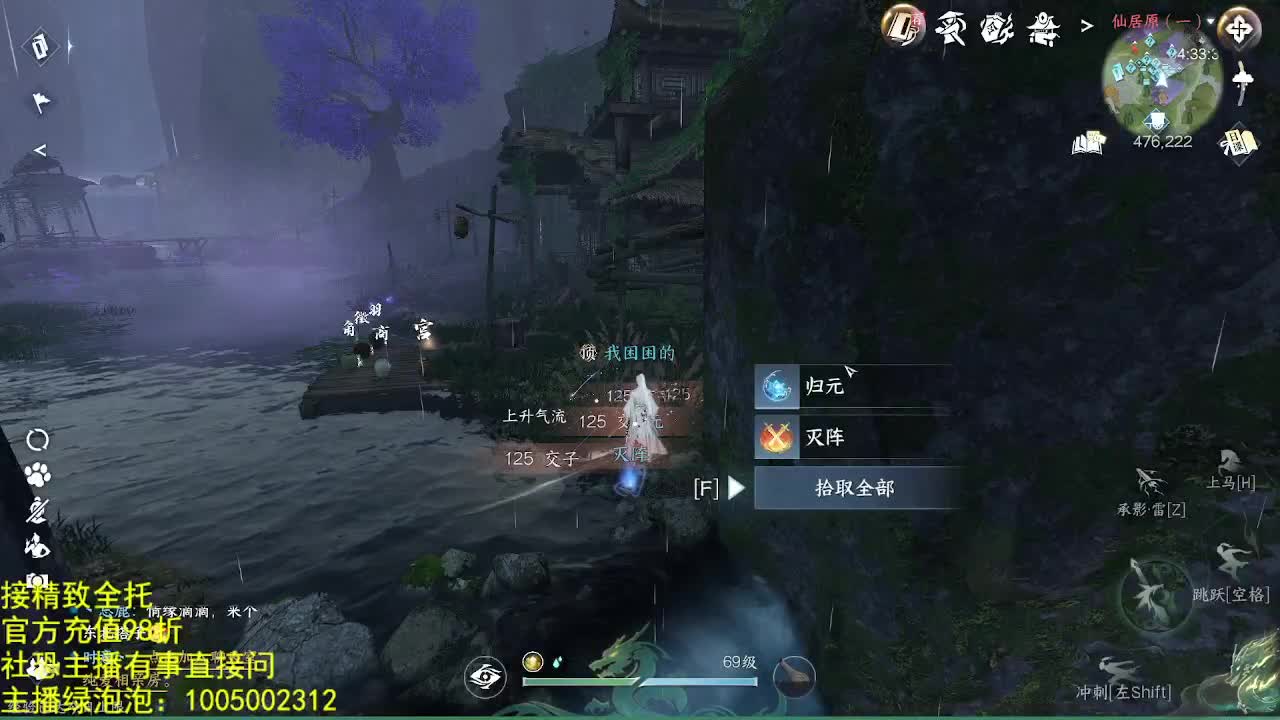Expand the > chevron before the region name
The image size is (1280, 720).
1086,27
